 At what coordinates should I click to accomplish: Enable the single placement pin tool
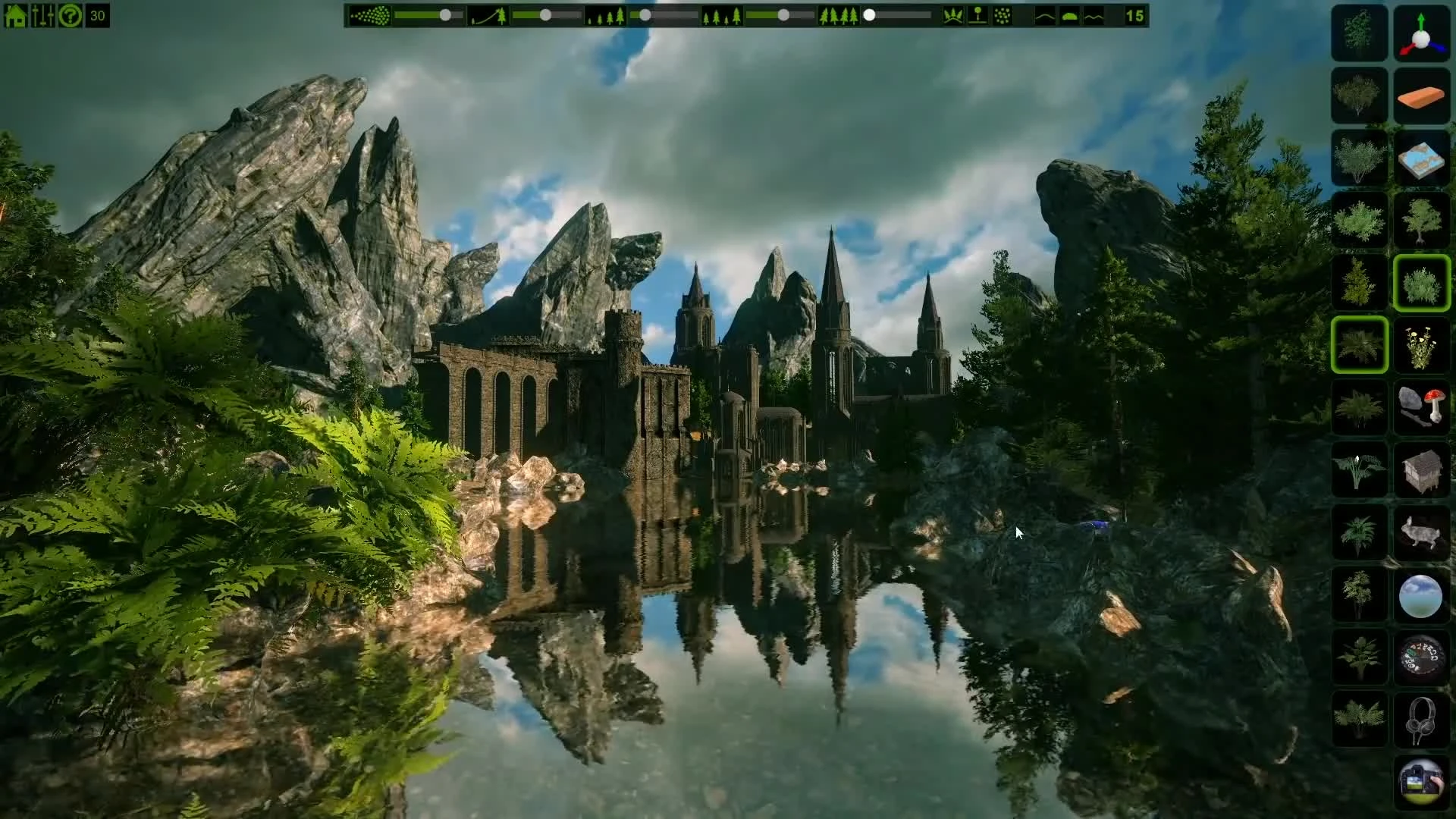(x=977, y=14)
